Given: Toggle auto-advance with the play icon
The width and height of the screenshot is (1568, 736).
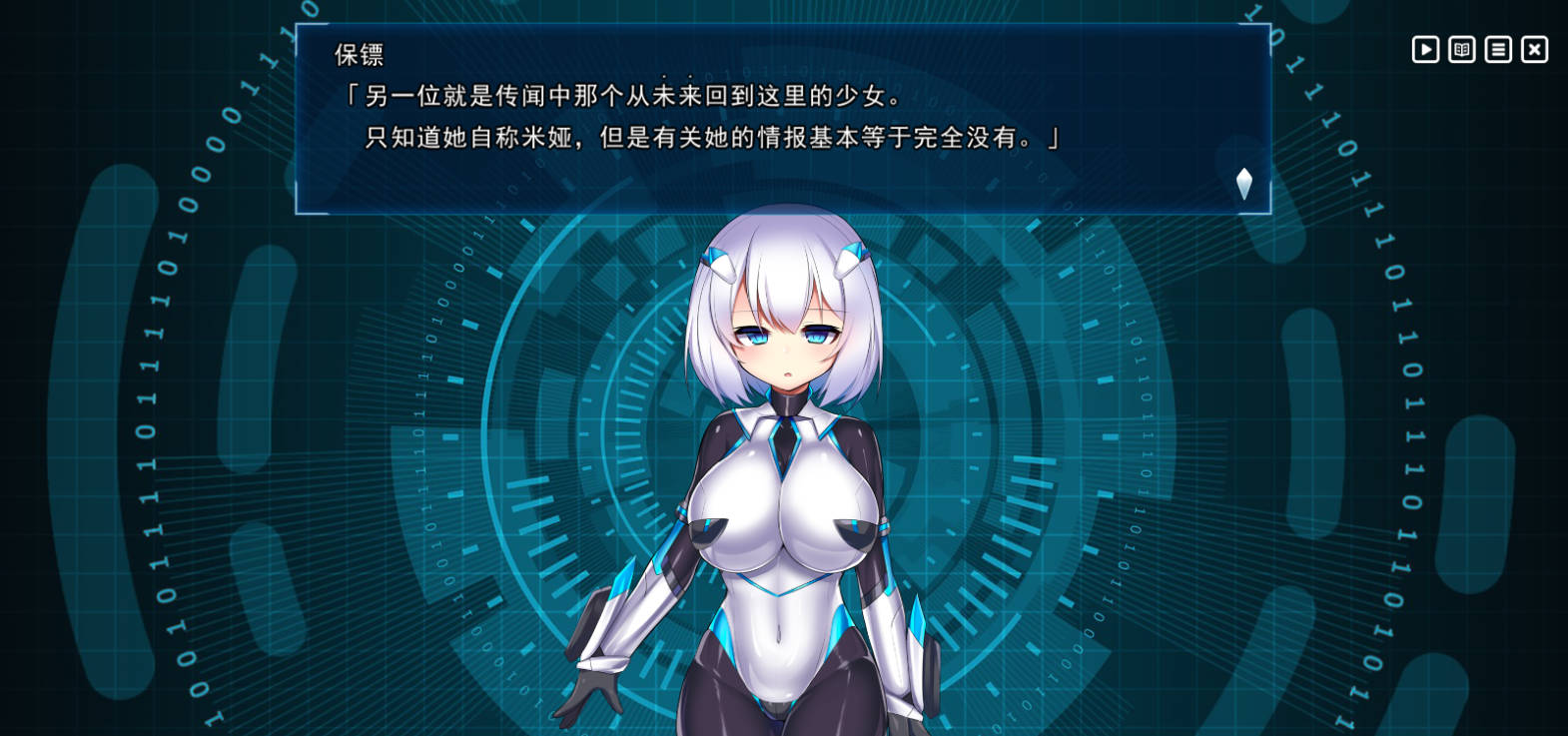Looking at the screenshot, I should 1425,49.
